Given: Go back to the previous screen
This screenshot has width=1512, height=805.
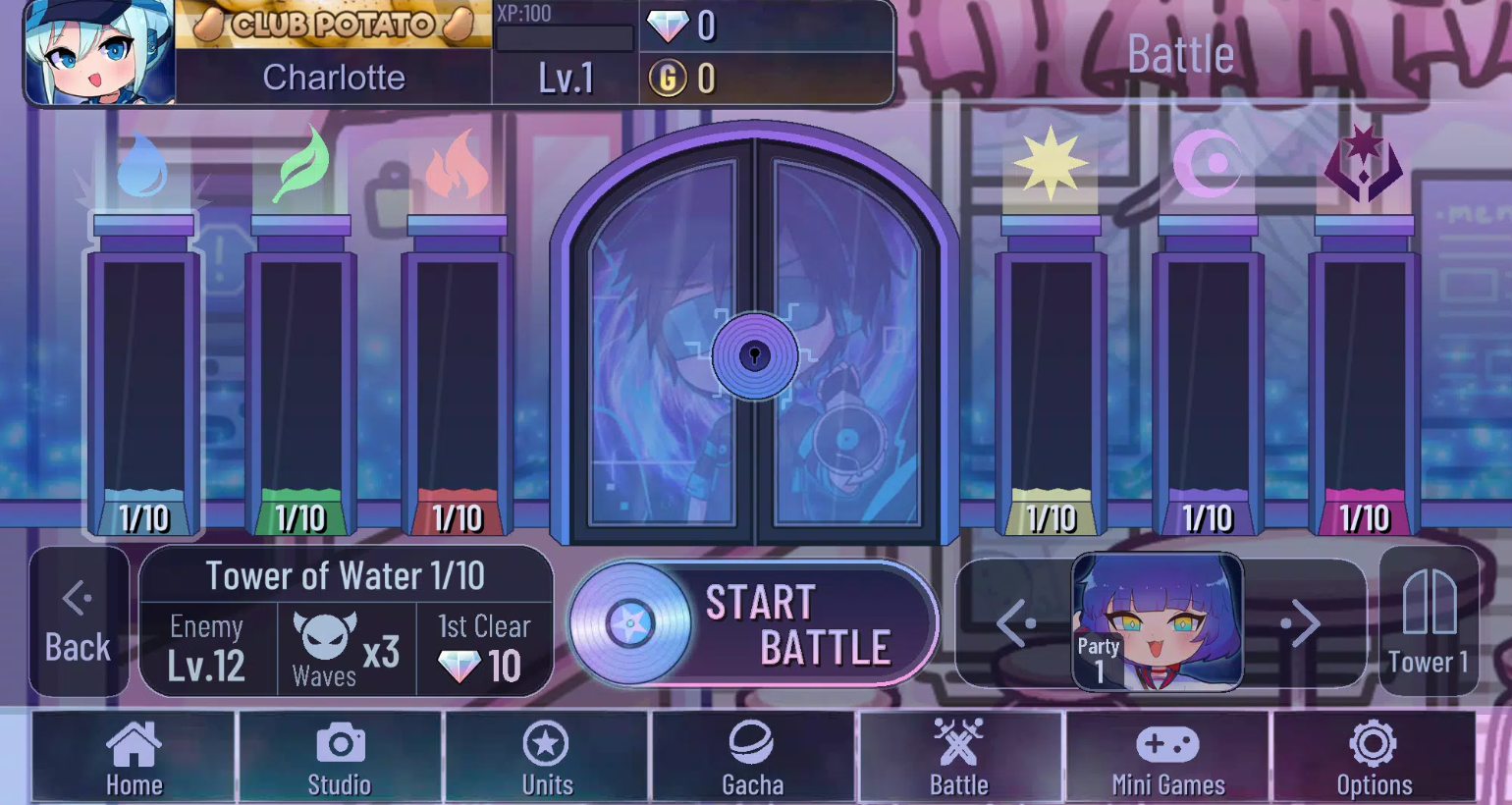Looking at the screenshot, I should point(79,622).
